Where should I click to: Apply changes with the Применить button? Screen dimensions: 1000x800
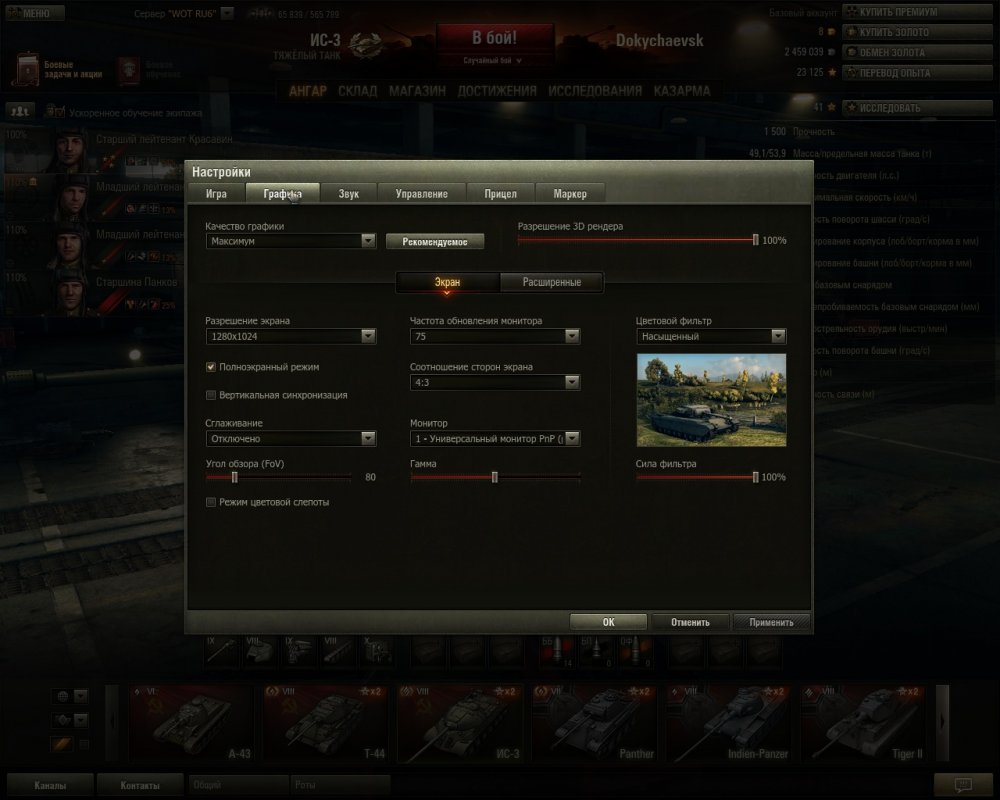click(x=771, y=622)
